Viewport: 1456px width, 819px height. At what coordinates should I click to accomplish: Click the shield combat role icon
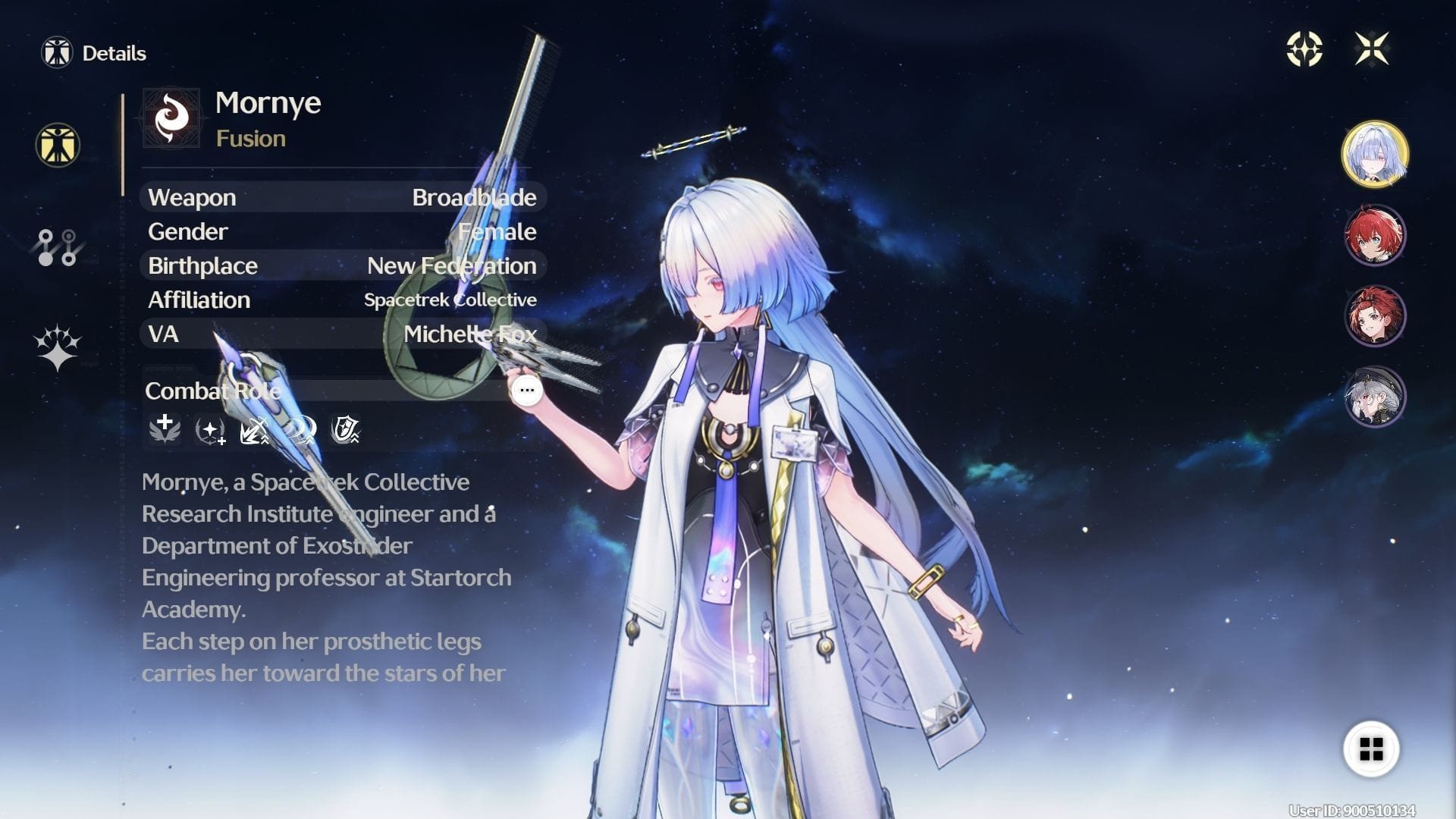tap(346, 430)
